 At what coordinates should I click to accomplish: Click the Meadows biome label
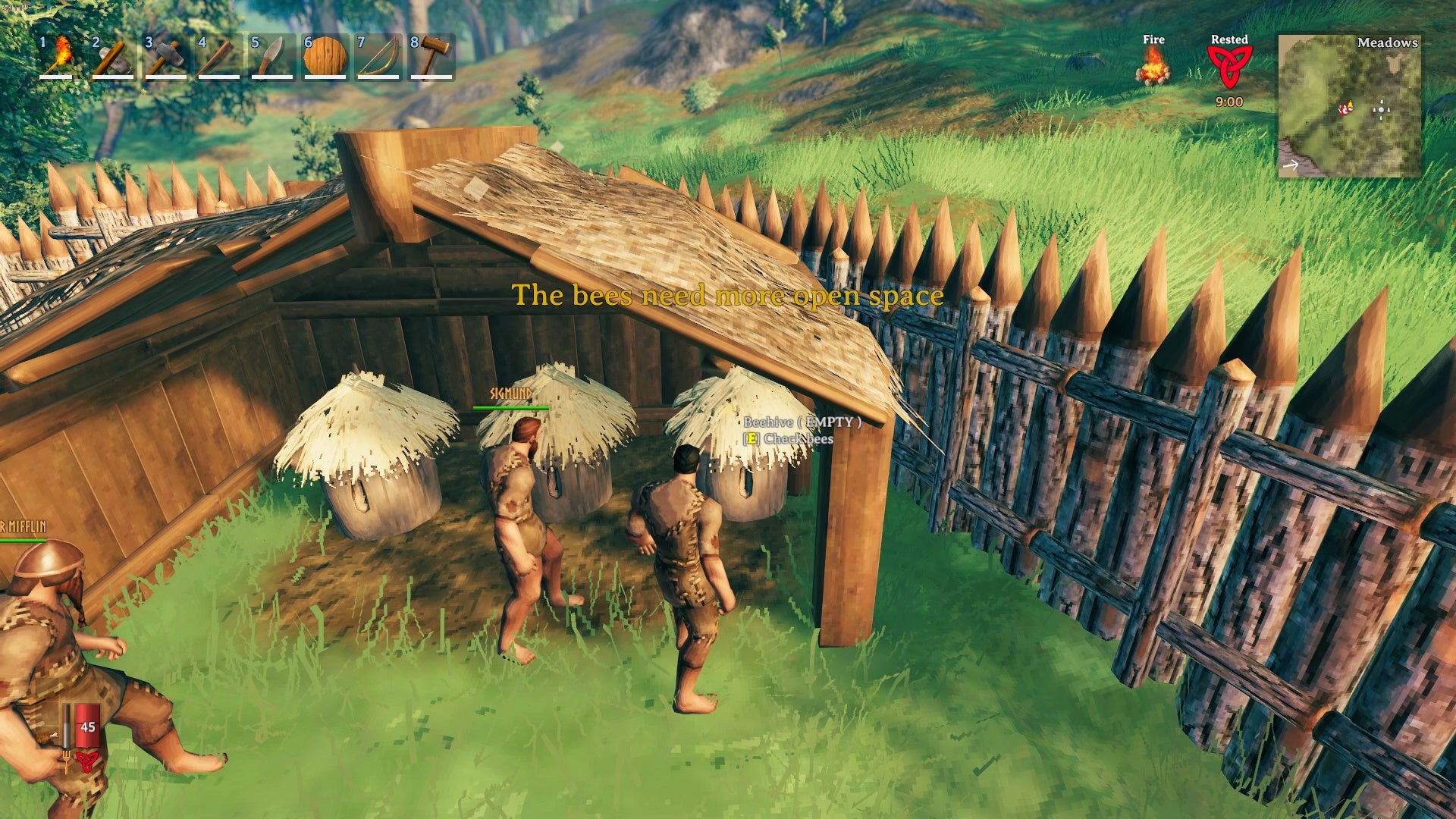pyautogui.click(x=1388, y=43)
